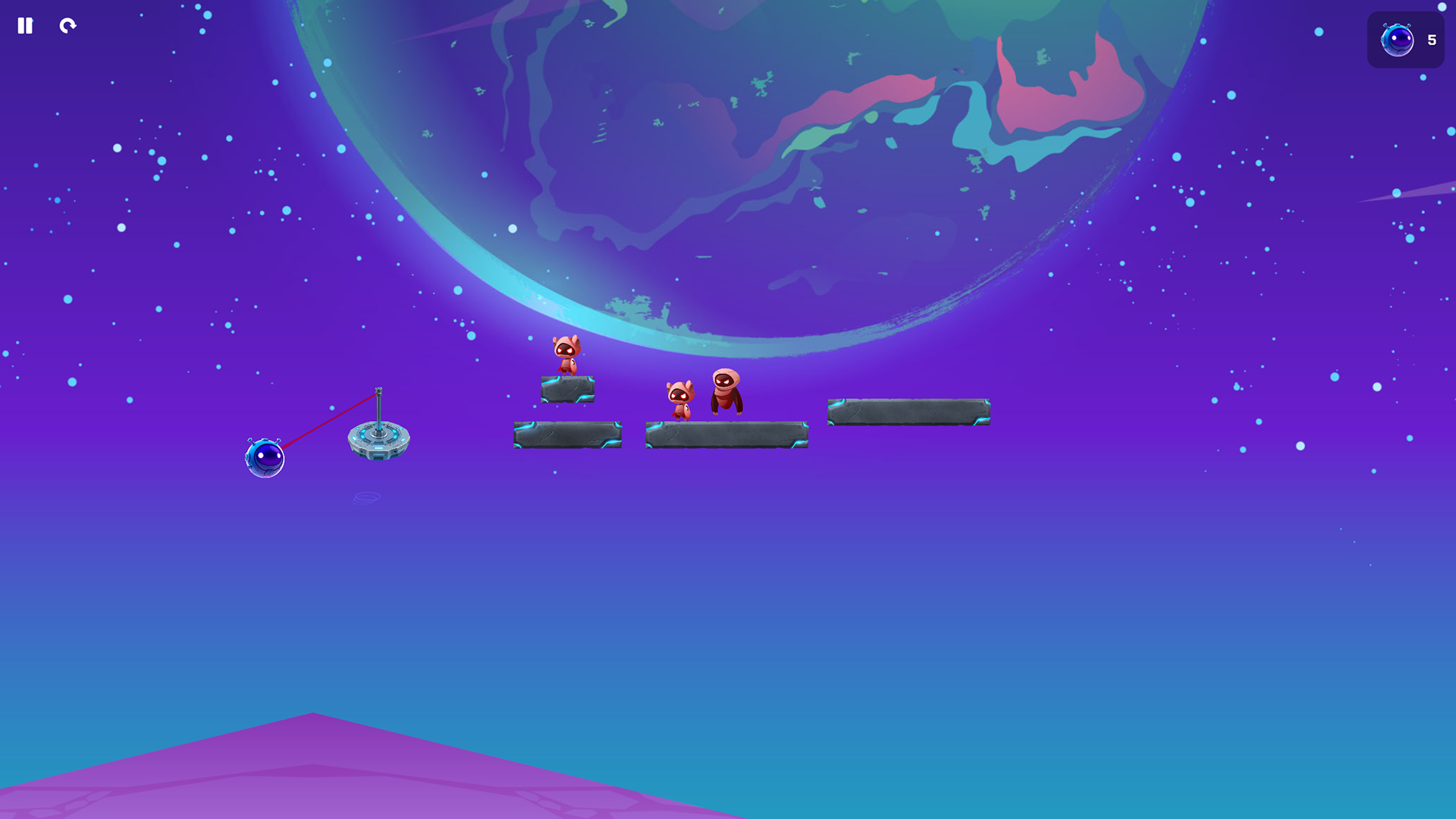Viewport: 1456px width, 819px height.
Task: Pause the game
Action: click(25, 26)
